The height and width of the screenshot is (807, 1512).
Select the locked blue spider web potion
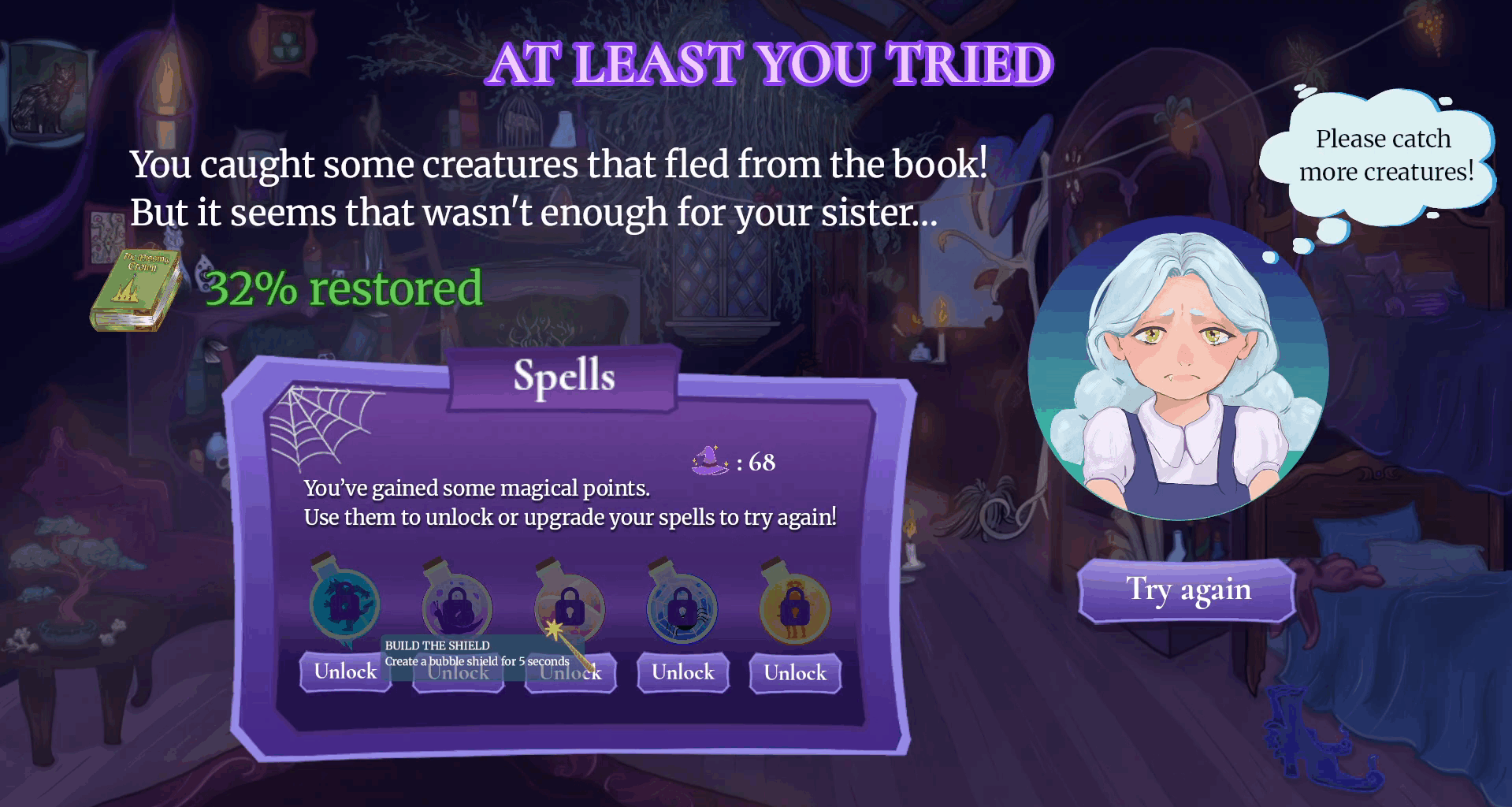coord(682,607)
